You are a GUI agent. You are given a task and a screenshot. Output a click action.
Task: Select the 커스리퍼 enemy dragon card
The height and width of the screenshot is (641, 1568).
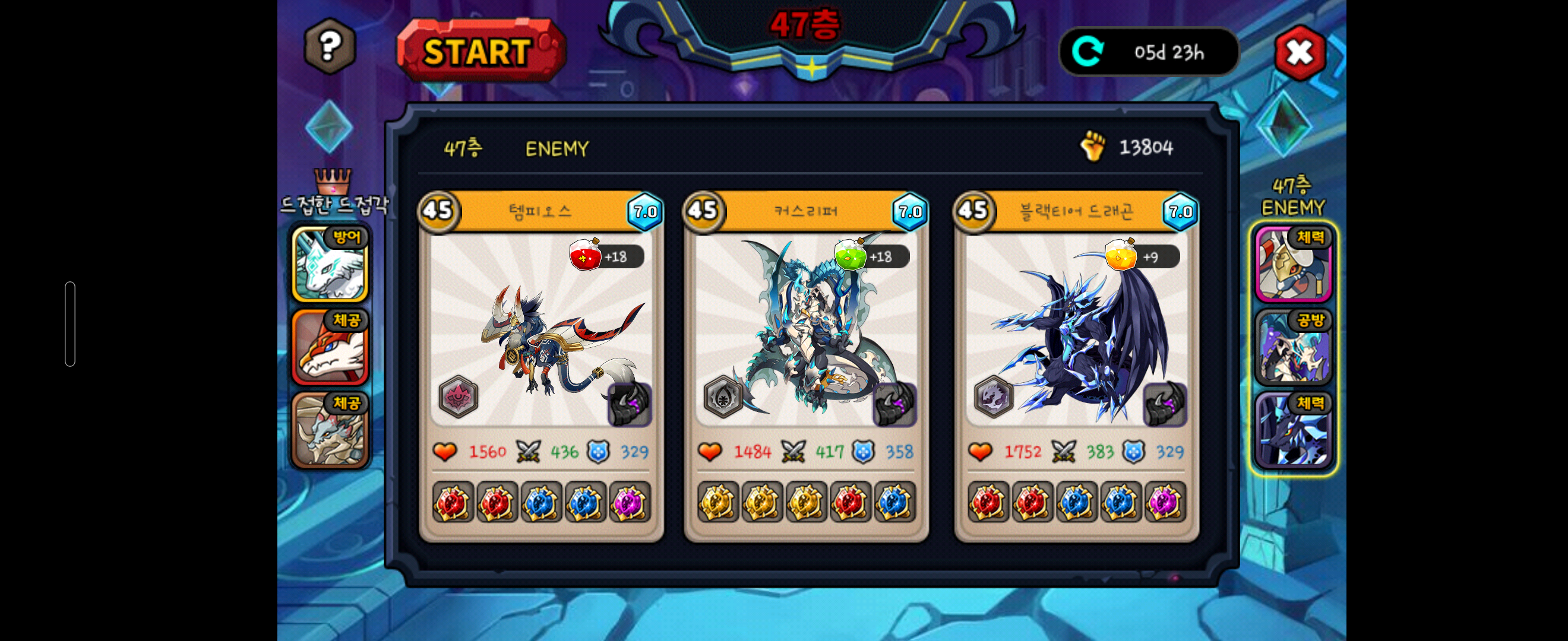[x=805, y=328]
